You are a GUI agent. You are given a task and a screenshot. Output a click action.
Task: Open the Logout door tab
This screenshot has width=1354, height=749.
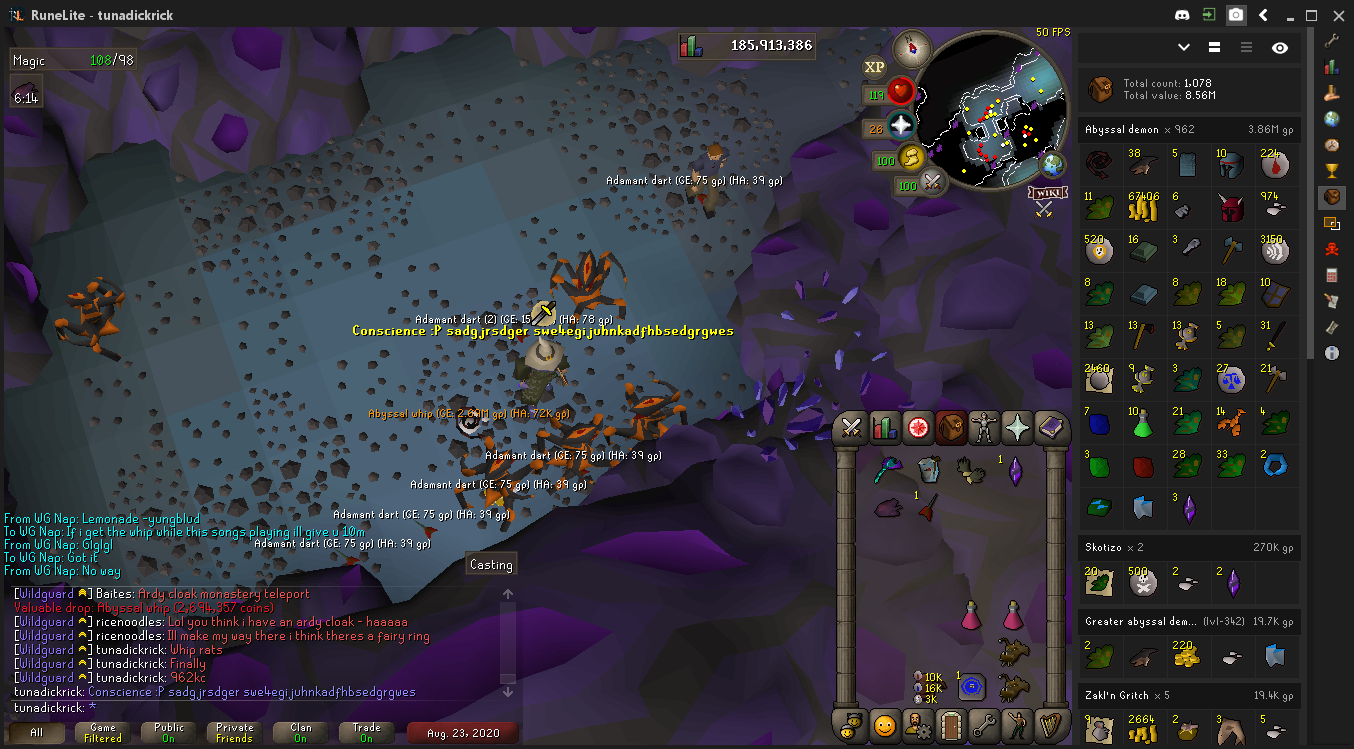(950, 725)
